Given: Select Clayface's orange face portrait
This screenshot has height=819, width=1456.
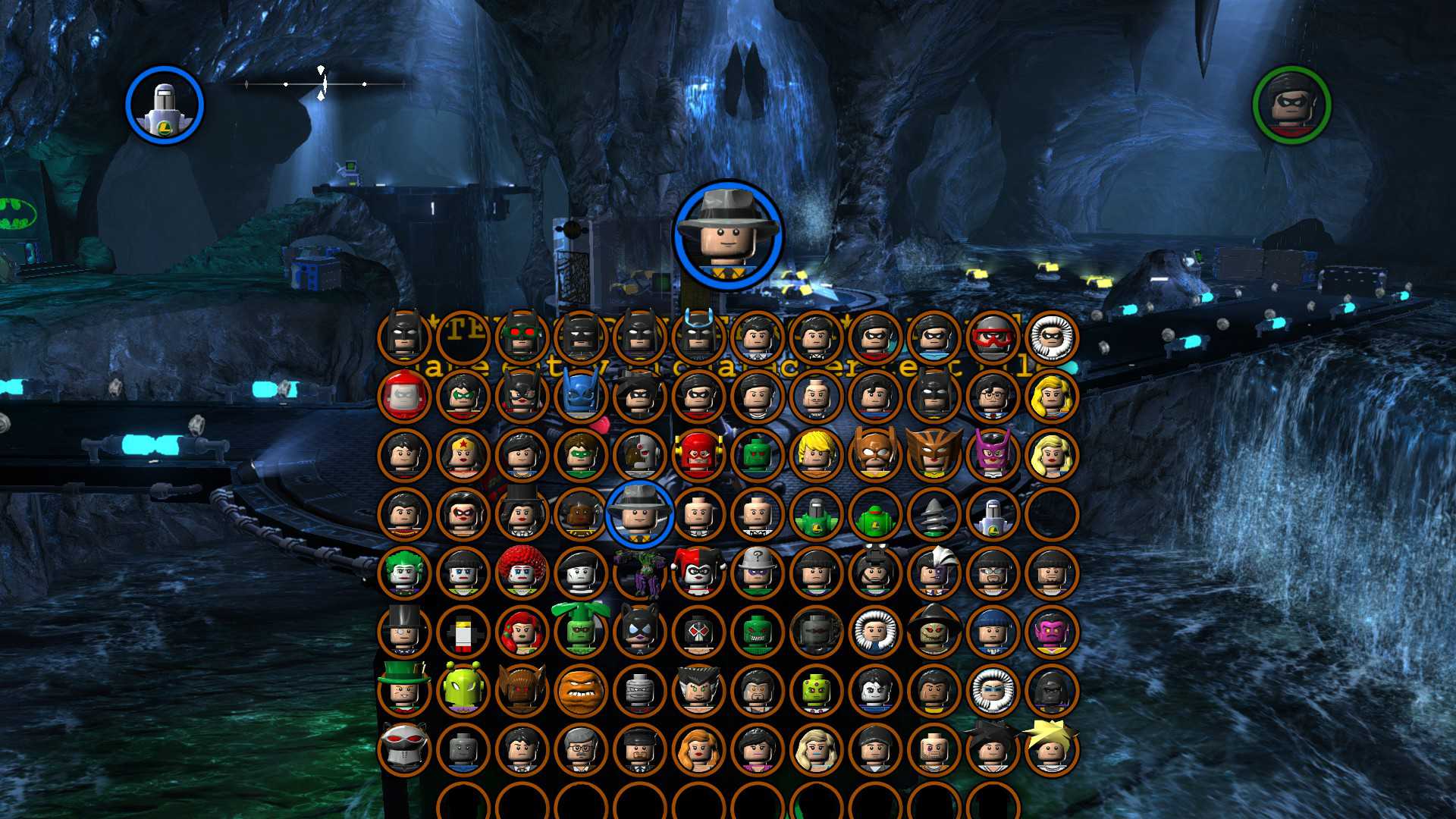Looking at the screenshot, I should 581,690.
